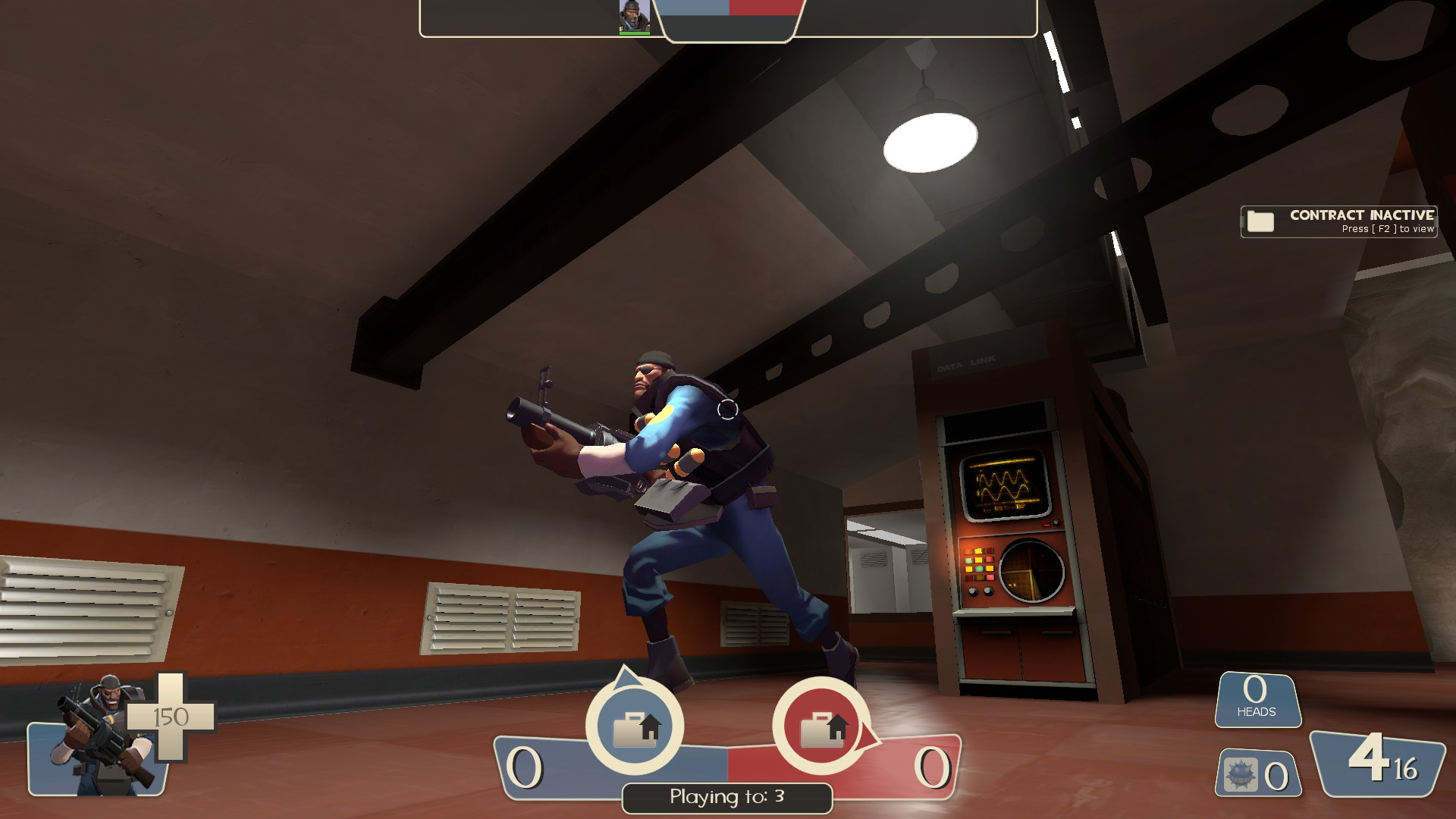Image resolution: width=1456 pixels, height=819 pixels.
Task: Click the HEADS counter skull panel
Action: (1256, 698)
